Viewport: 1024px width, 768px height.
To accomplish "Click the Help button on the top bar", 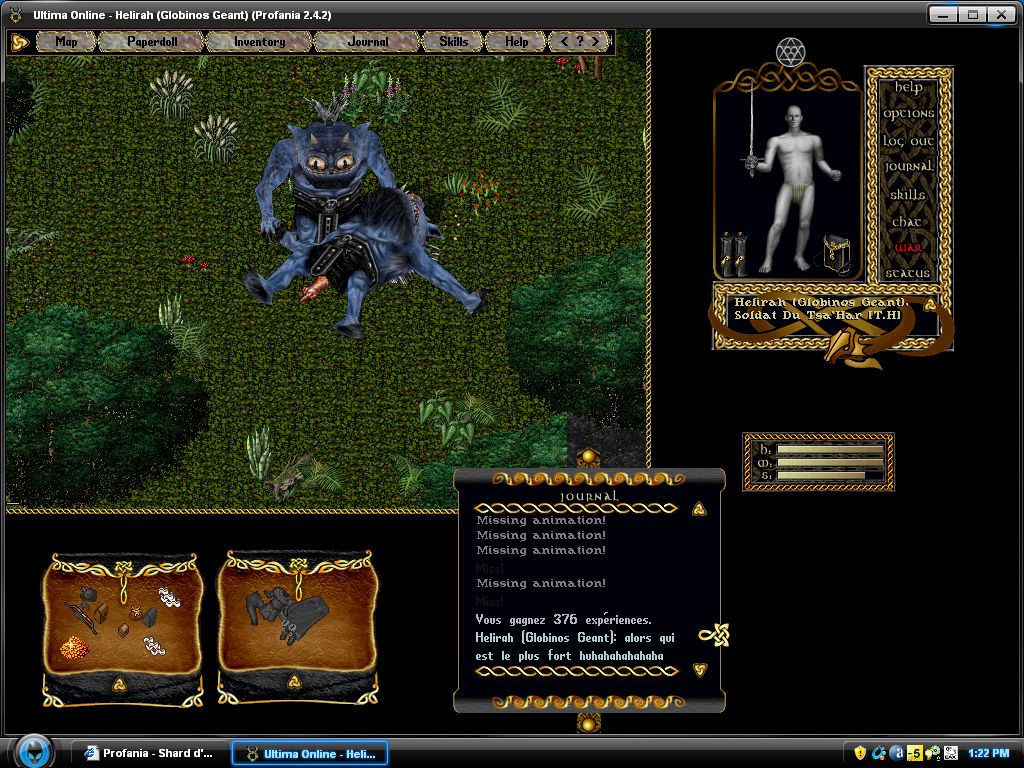I will pos(516,42).
